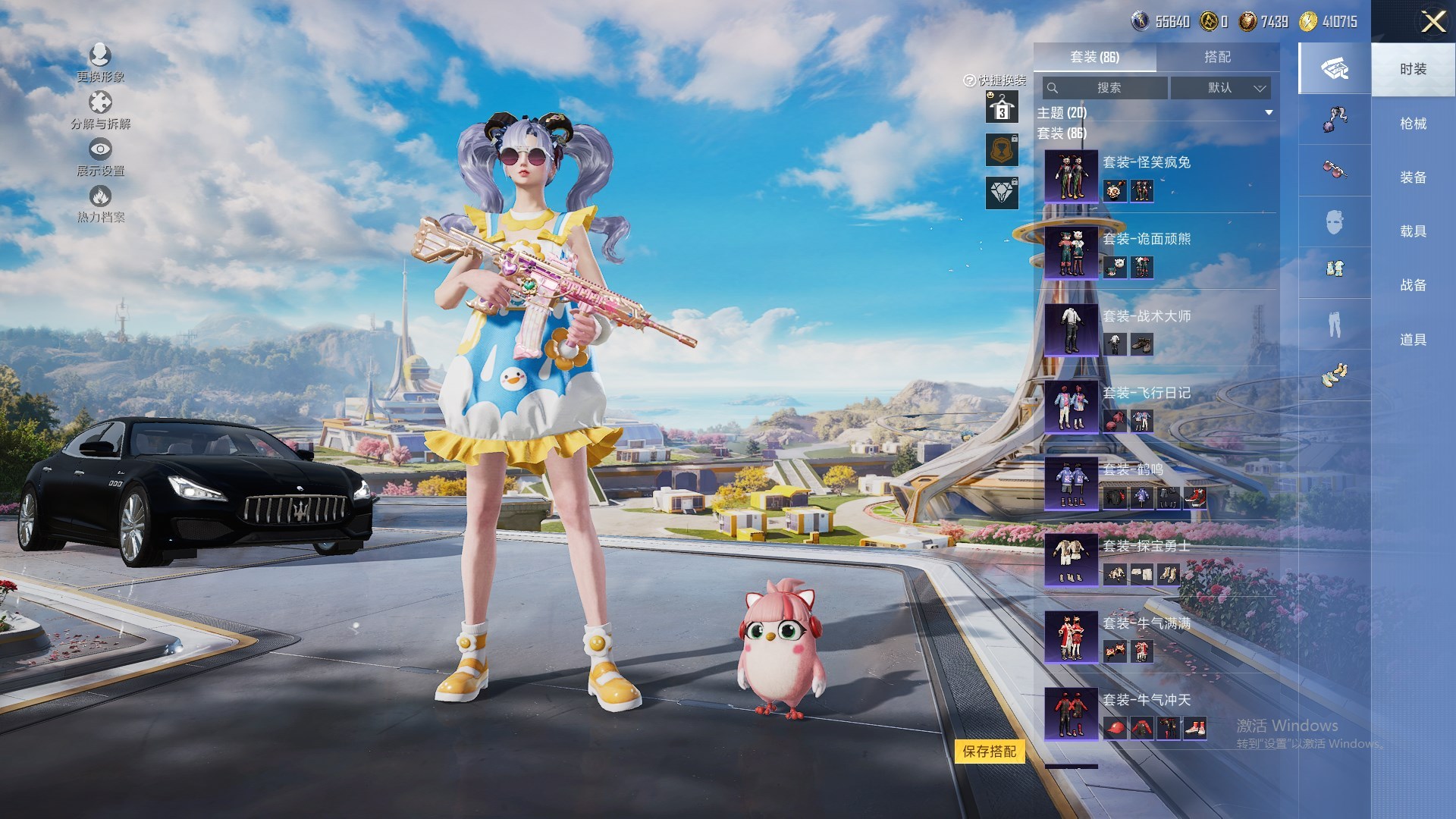The height and width of the screenshot is (819, 1456).
Task: Close the wardrobe screen with the X
Action: pyautogui.click(x=1432, y=21)
